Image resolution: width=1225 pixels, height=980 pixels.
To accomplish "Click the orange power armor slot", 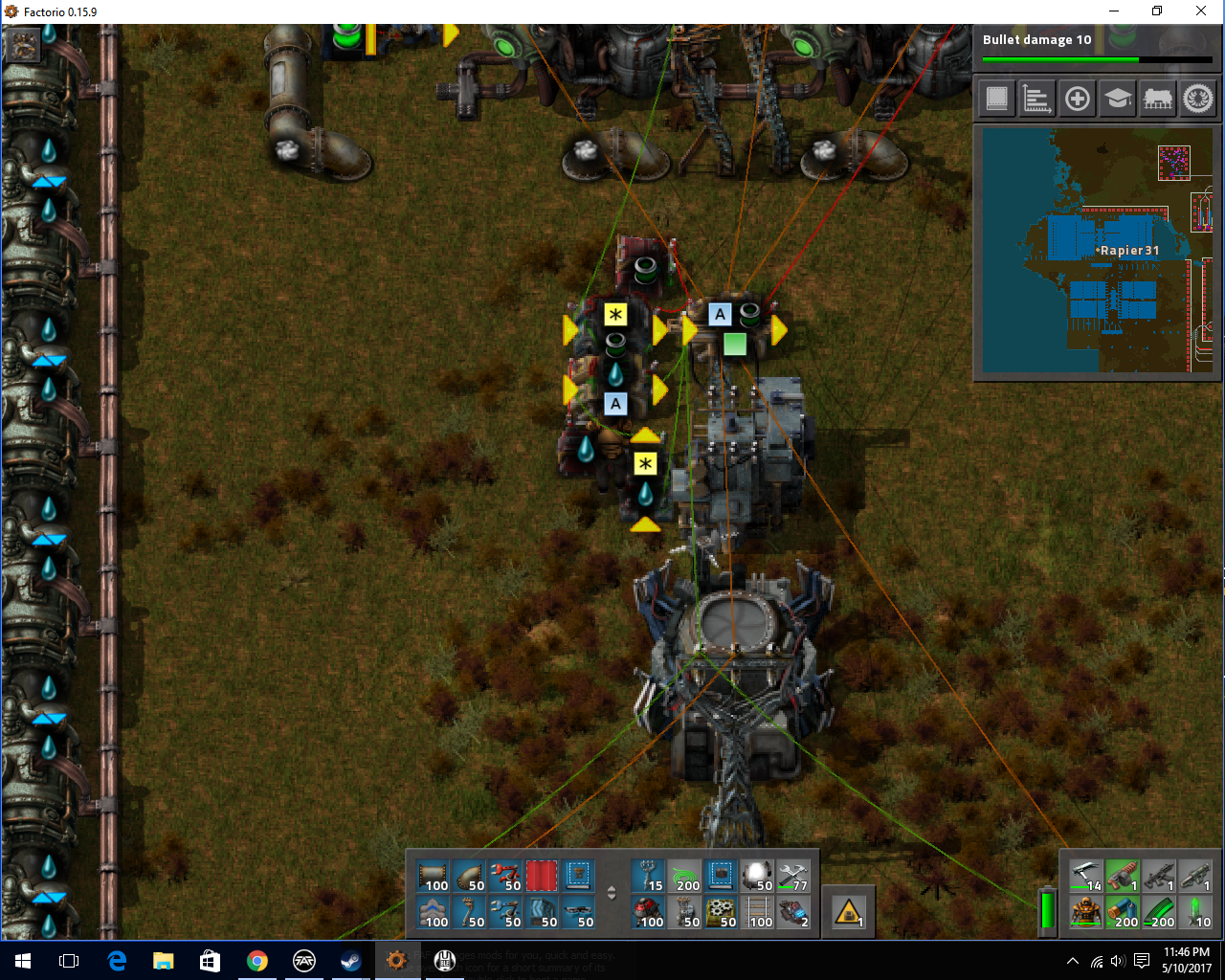I will tap(1086, 913).
